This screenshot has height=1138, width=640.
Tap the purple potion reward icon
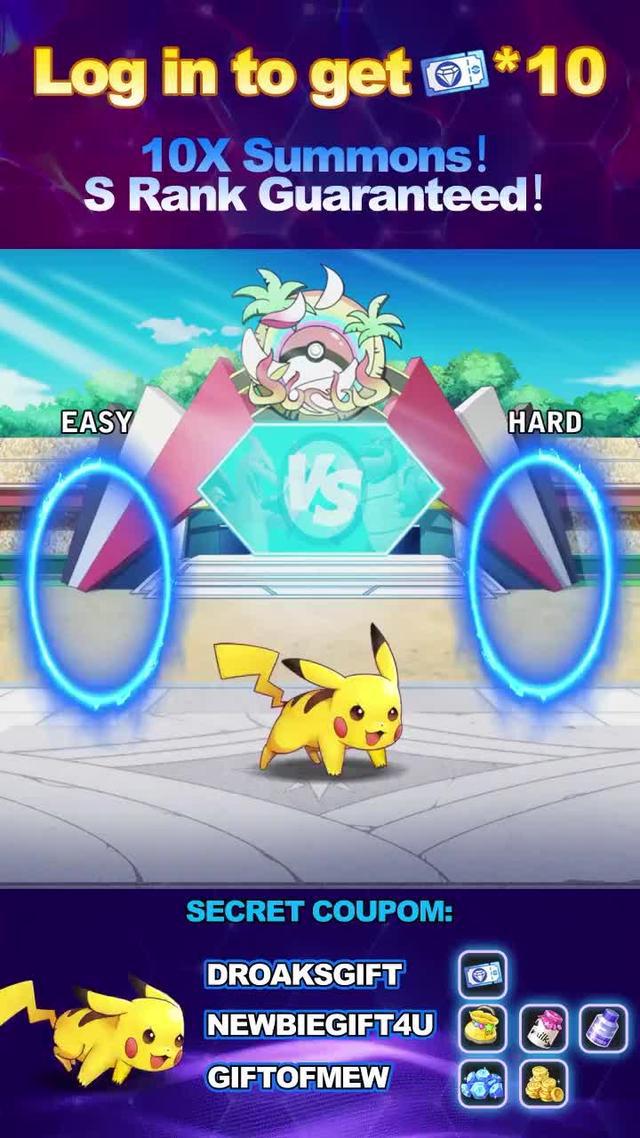point(603,1027)
